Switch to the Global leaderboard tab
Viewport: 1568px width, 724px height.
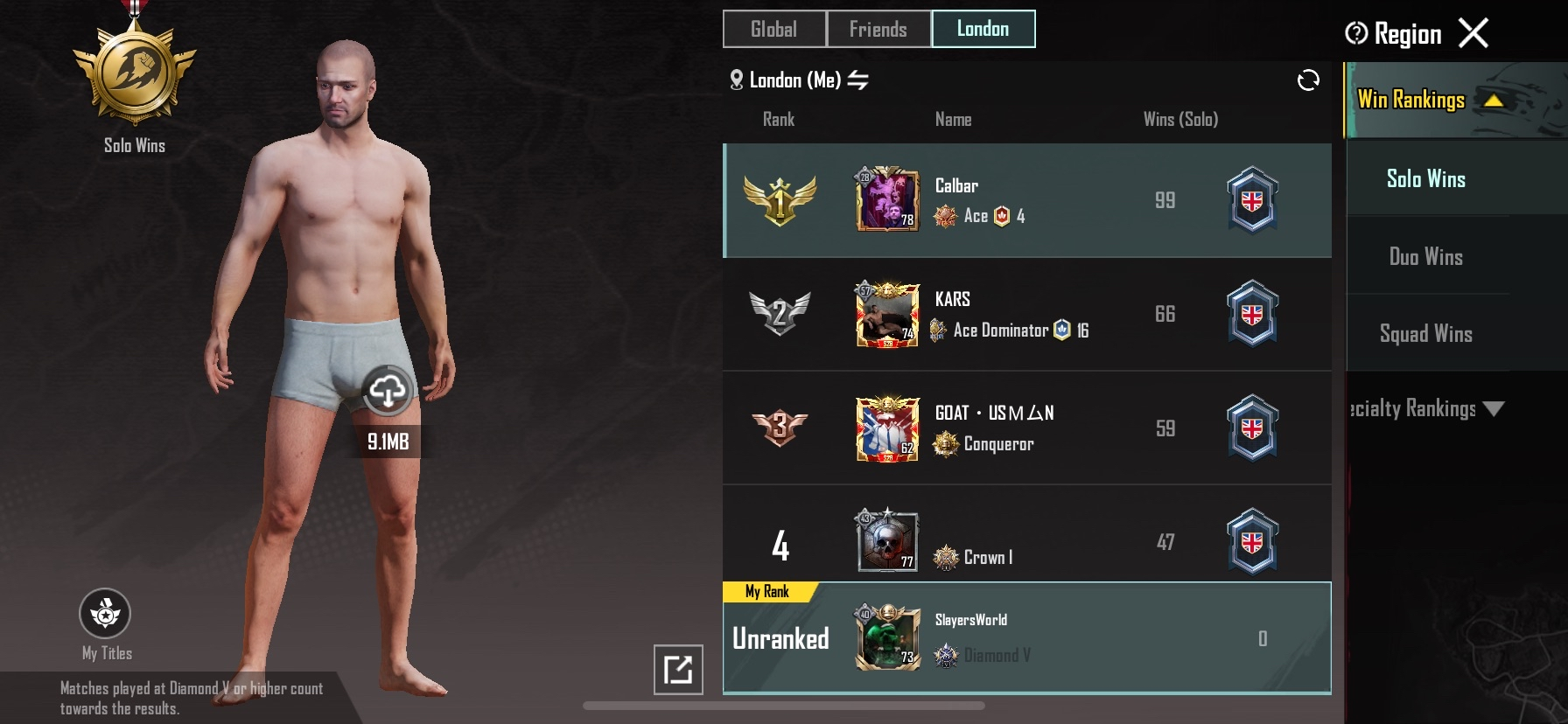[773, 29]
